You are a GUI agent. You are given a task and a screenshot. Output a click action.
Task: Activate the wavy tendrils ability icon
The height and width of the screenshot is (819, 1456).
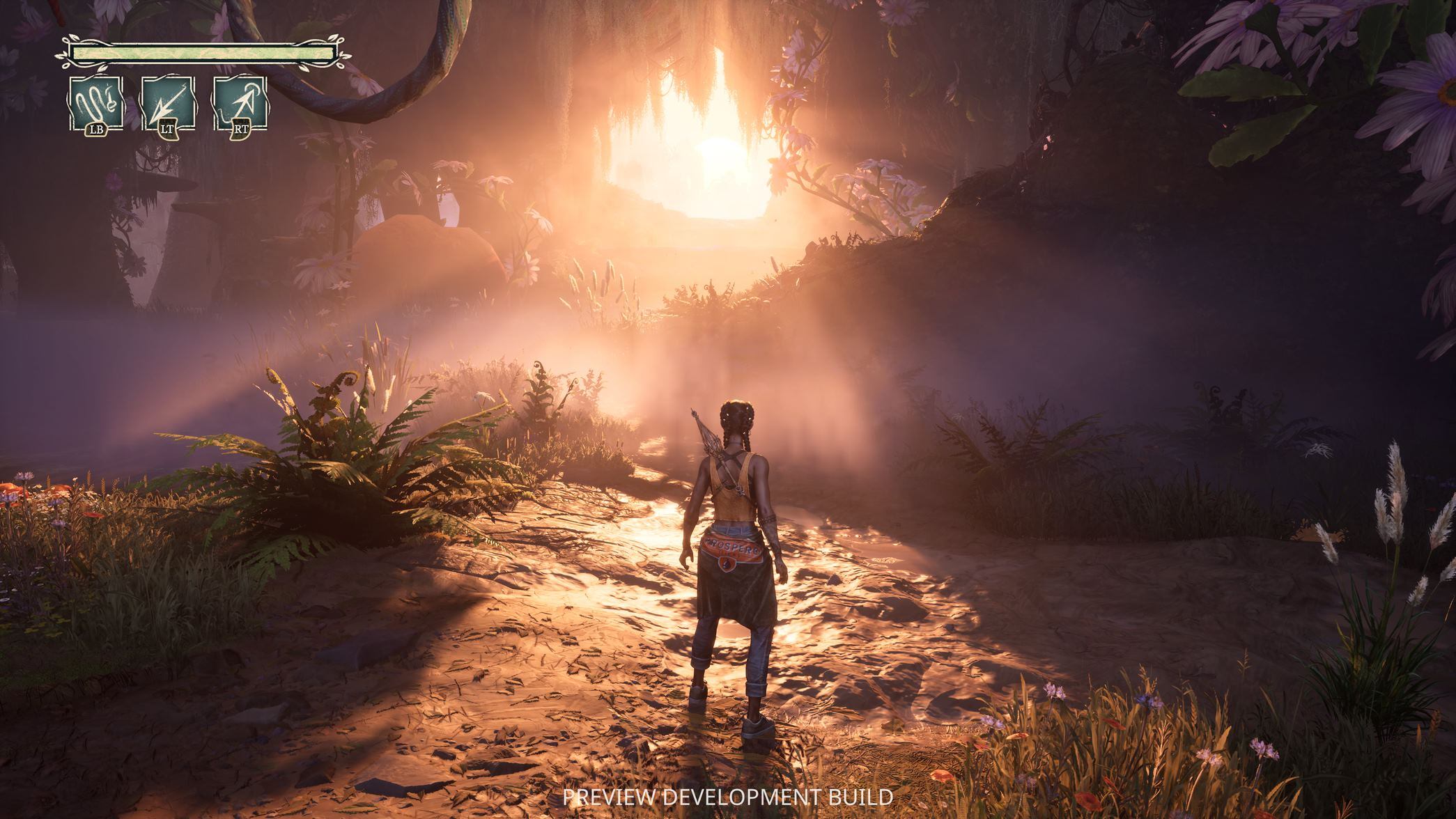(x=96, y=104)
